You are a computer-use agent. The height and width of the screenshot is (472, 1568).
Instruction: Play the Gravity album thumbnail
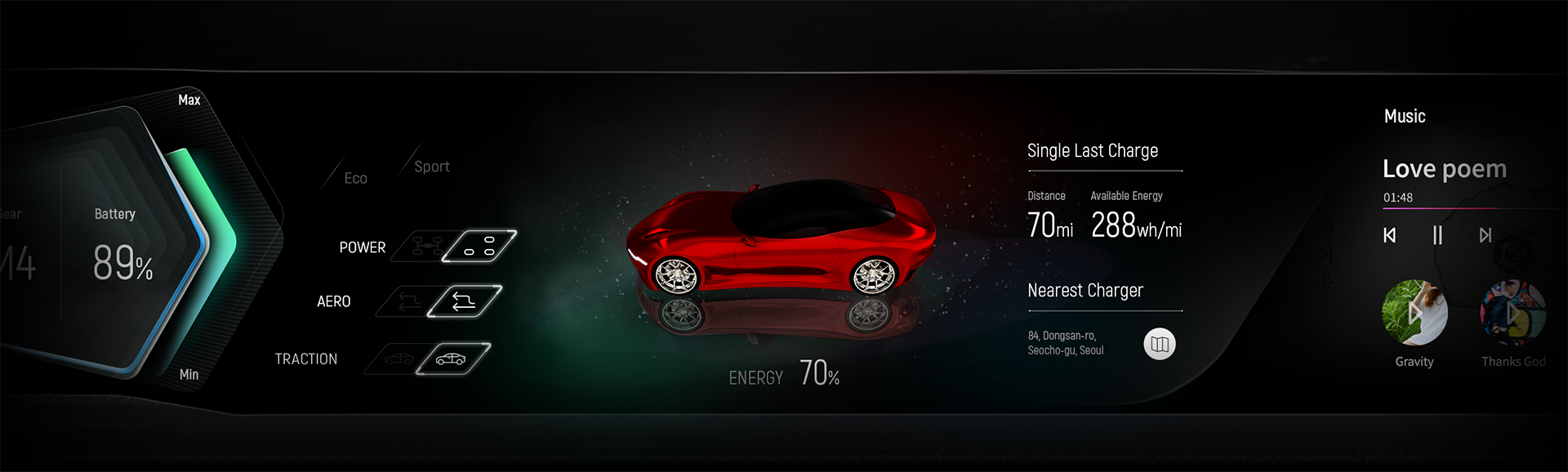[x=1414, y=313]
